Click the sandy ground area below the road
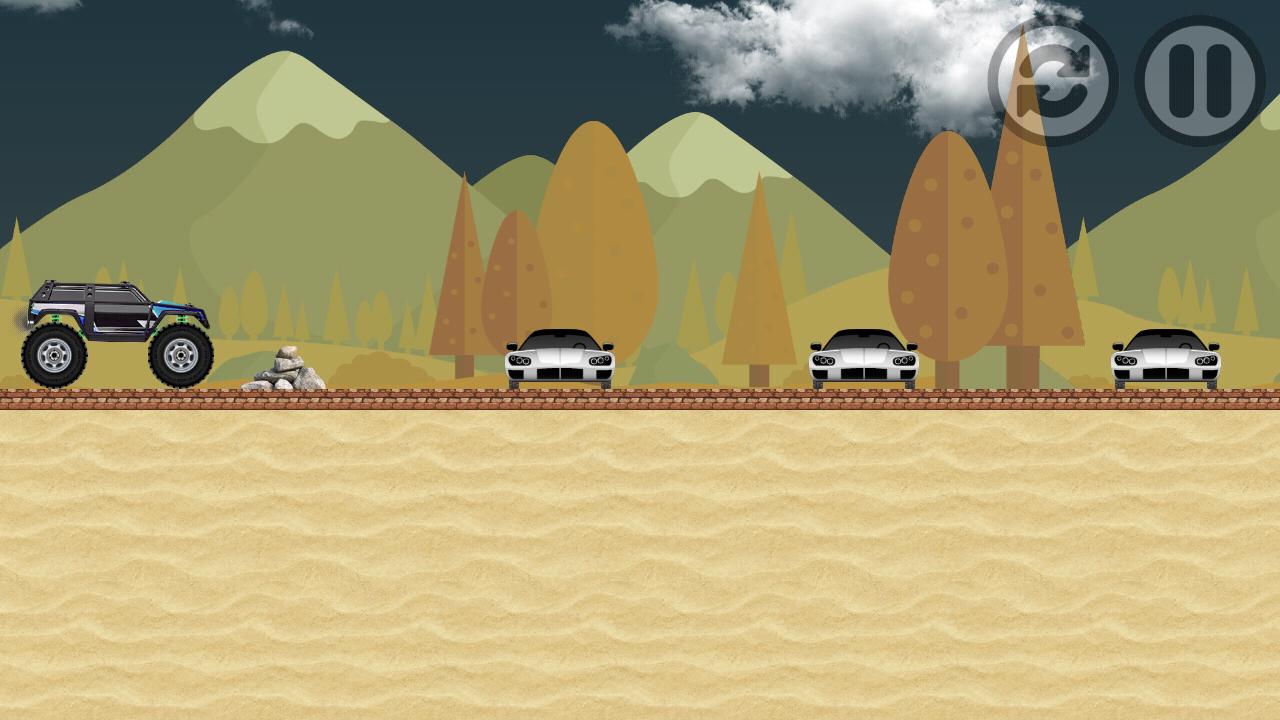 tap(640, 560)
